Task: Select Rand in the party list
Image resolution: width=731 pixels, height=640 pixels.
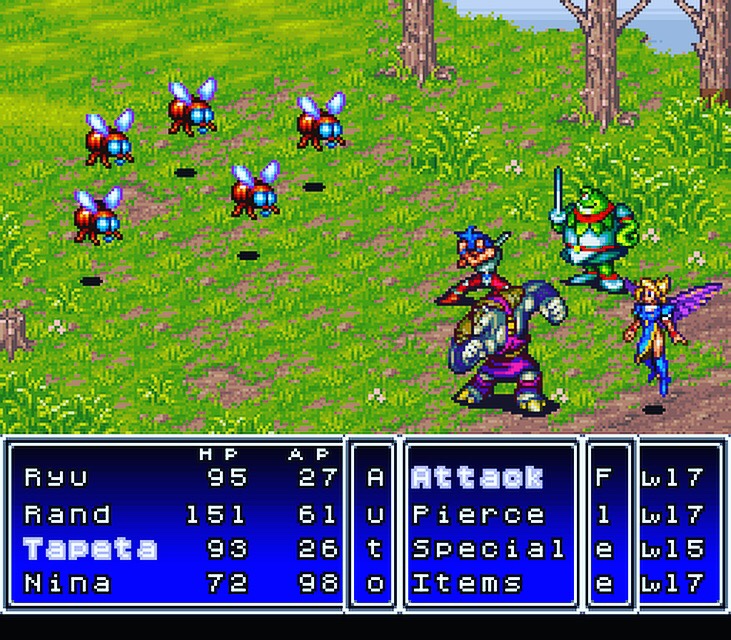Action: tap(68, 514)
